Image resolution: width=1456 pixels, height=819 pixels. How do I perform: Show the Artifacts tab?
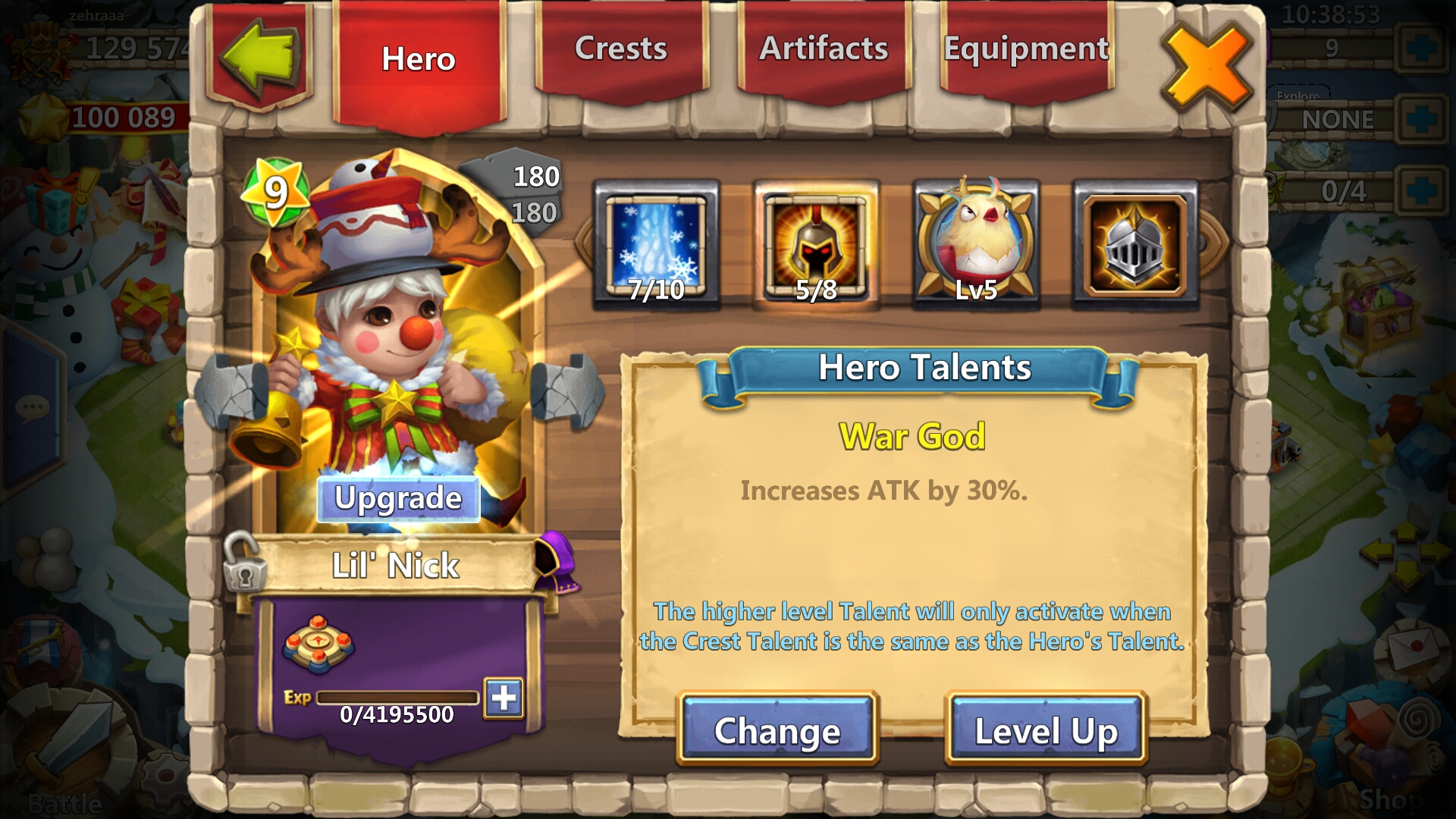[x=824, y=50]
